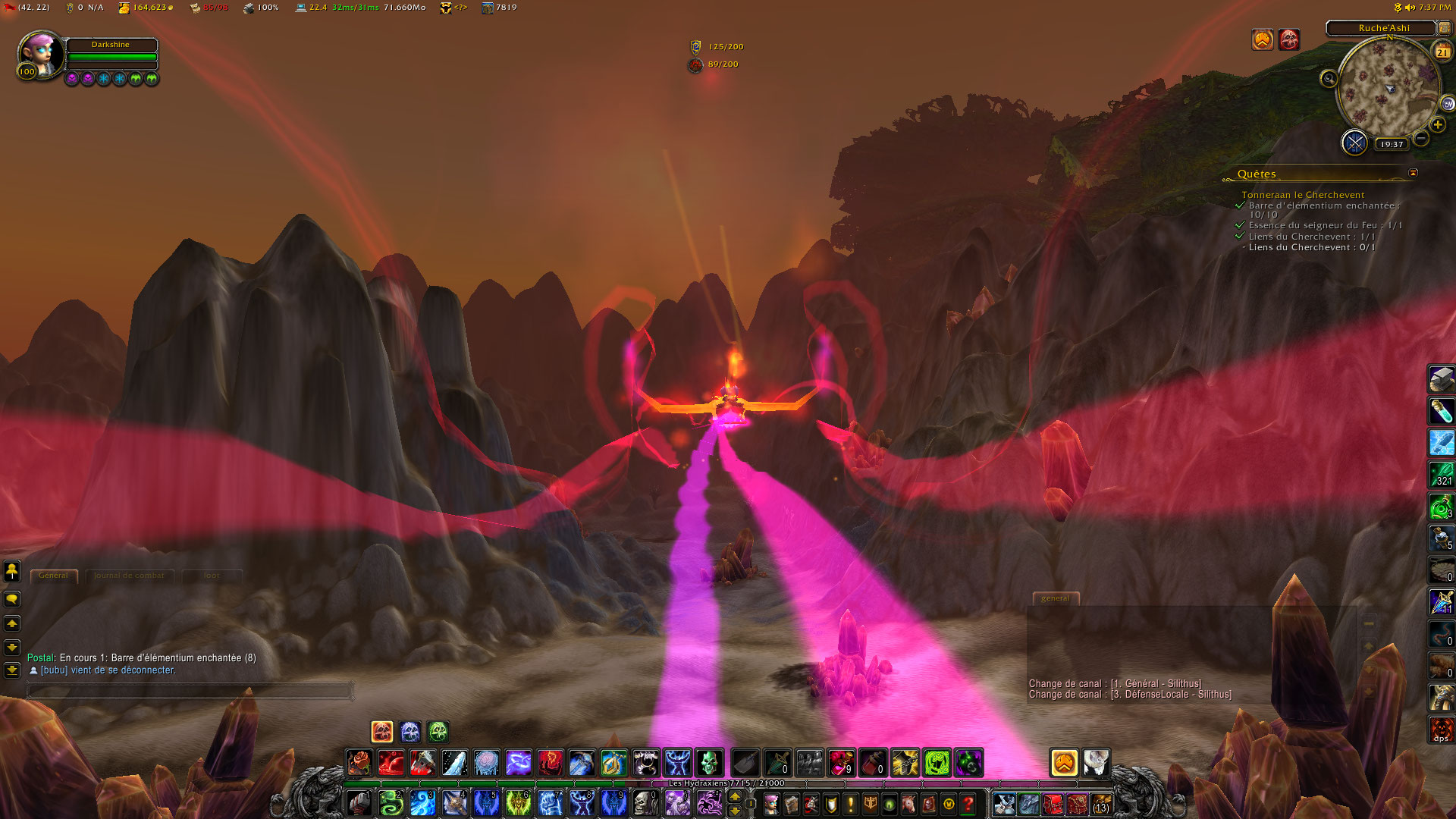Open the red question mark help button
The height and width of the screenshot is (819, 1456).
tap(968, 803)
